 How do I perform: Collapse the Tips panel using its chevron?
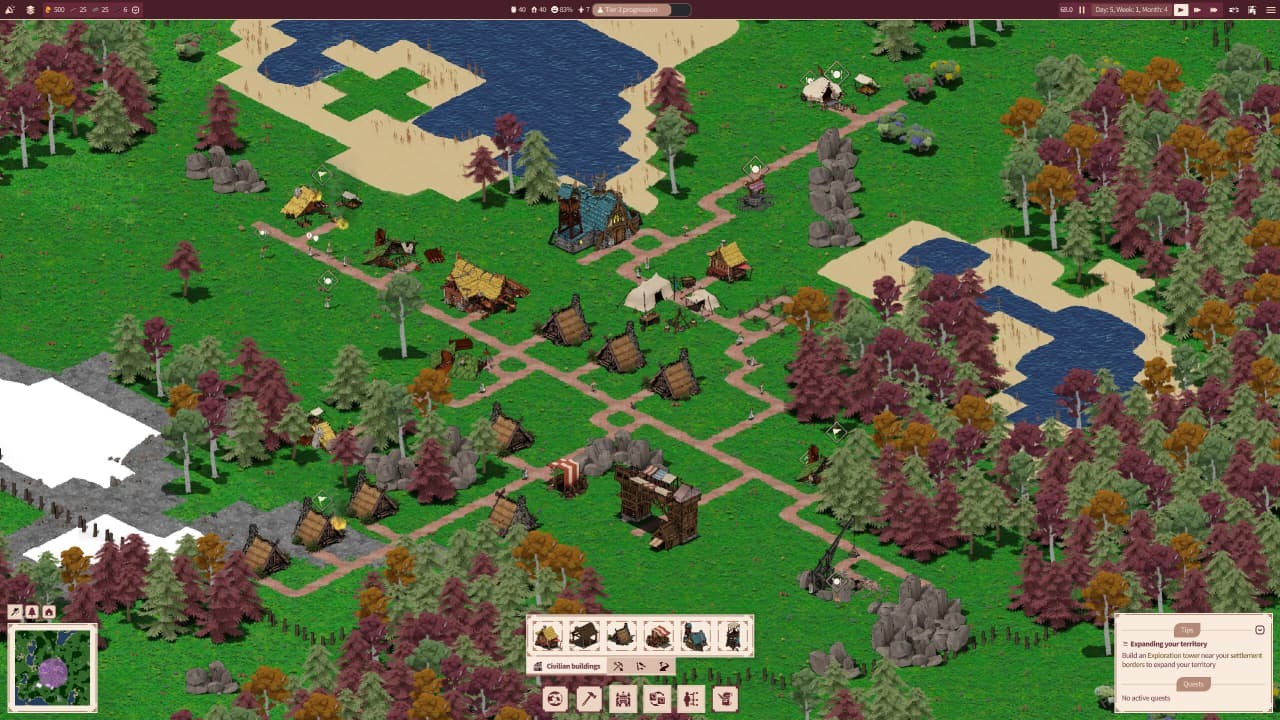[1260, 629]
